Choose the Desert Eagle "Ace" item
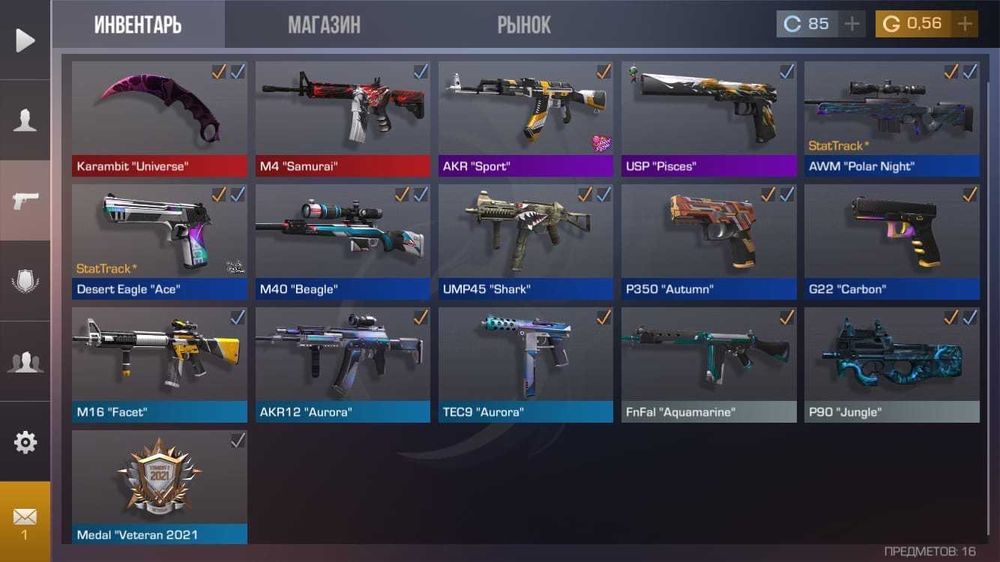This screenshot has width=1000, height=562. point(159,241)
